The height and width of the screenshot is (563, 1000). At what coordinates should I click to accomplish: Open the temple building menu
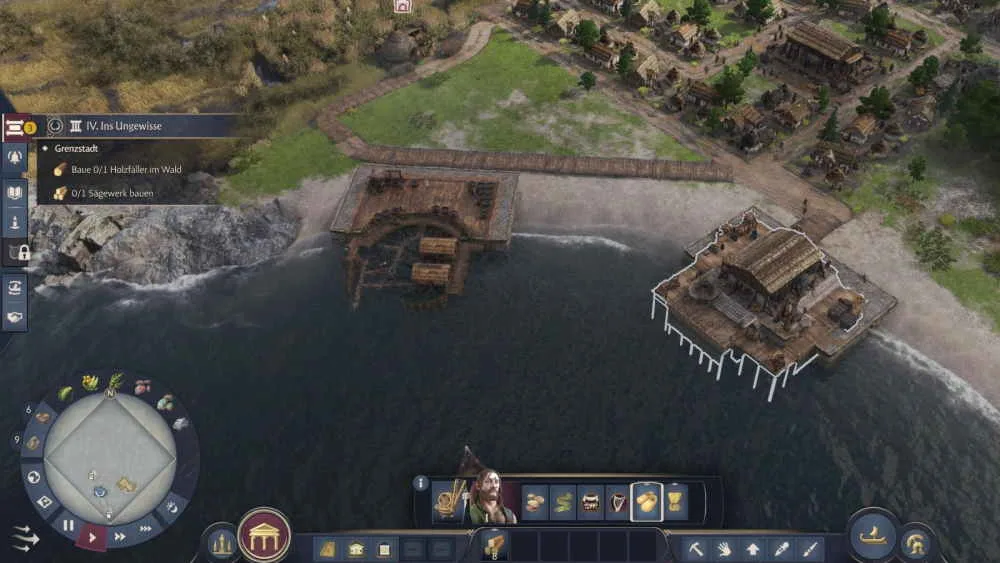tap(264, 536)
